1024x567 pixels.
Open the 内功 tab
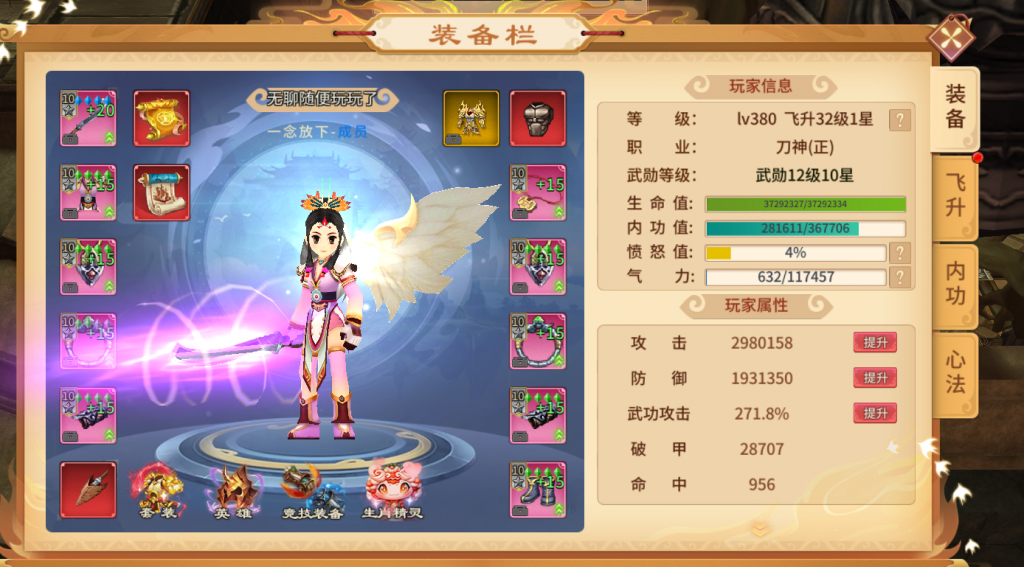(x=955, y=284)
